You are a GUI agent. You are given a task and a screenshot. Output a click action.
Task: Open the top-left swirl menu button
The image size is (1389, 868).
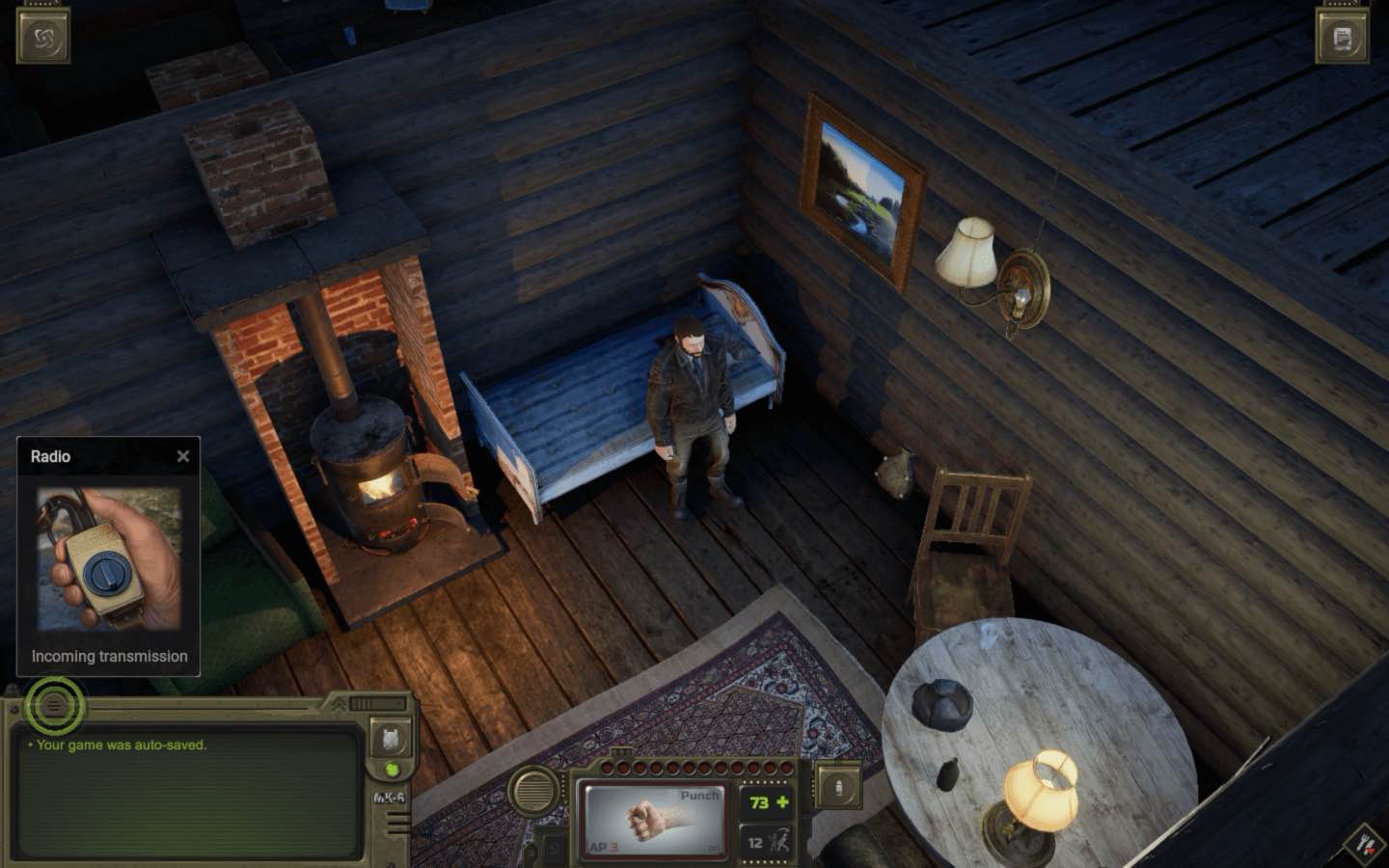coord(43,37)
